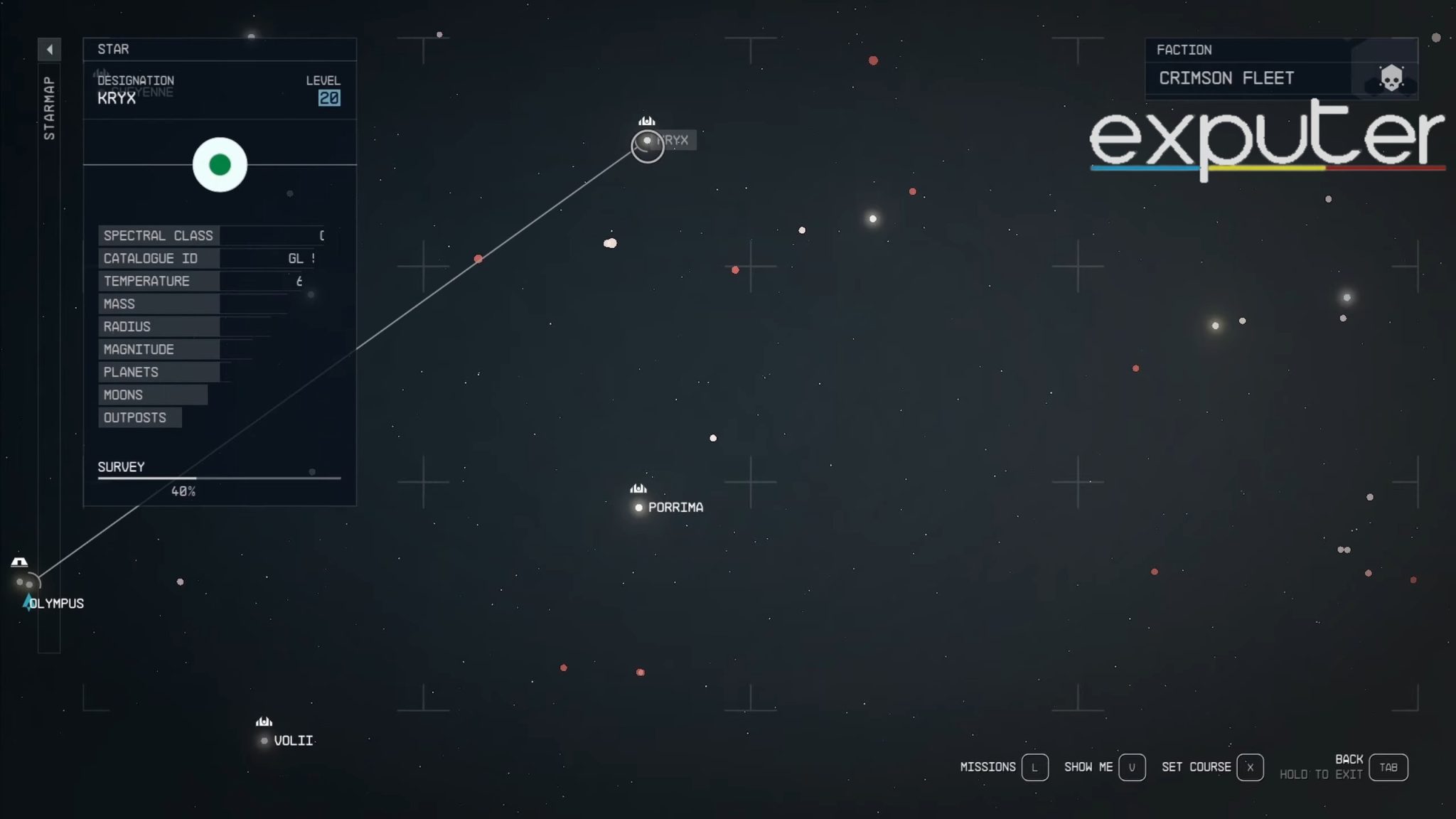Select the ship icon above Porrima

click(638, 488)
